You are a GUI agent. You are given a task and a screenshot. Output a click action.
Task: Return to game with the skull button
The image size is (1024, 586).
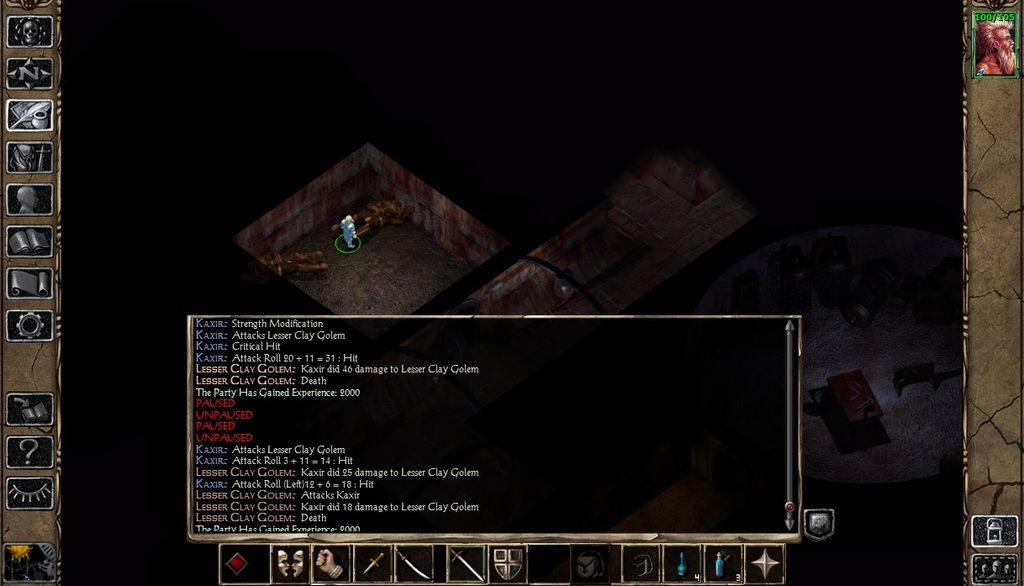30,31
